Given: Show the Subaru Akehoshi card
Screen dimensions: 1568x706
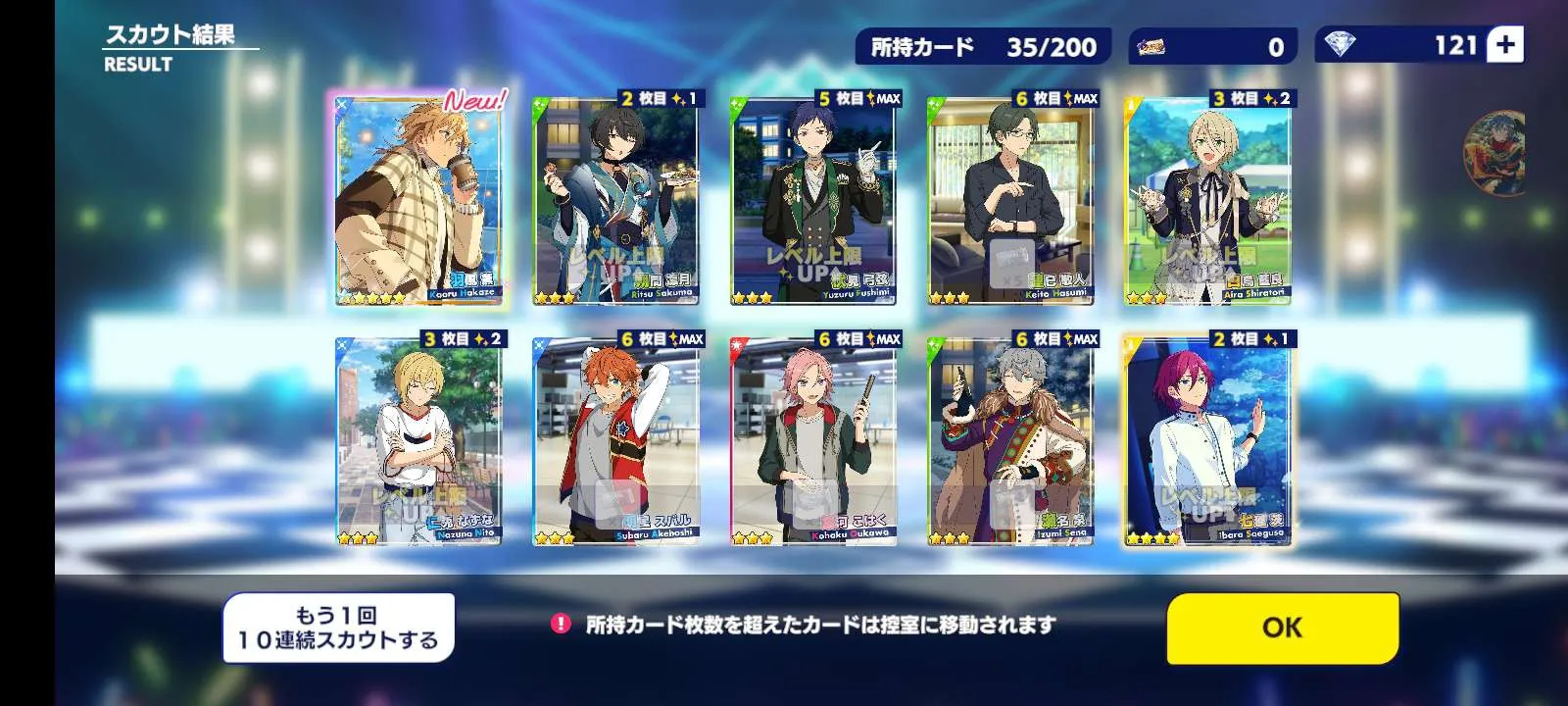Looking at the screenshot, I should 615,439.
